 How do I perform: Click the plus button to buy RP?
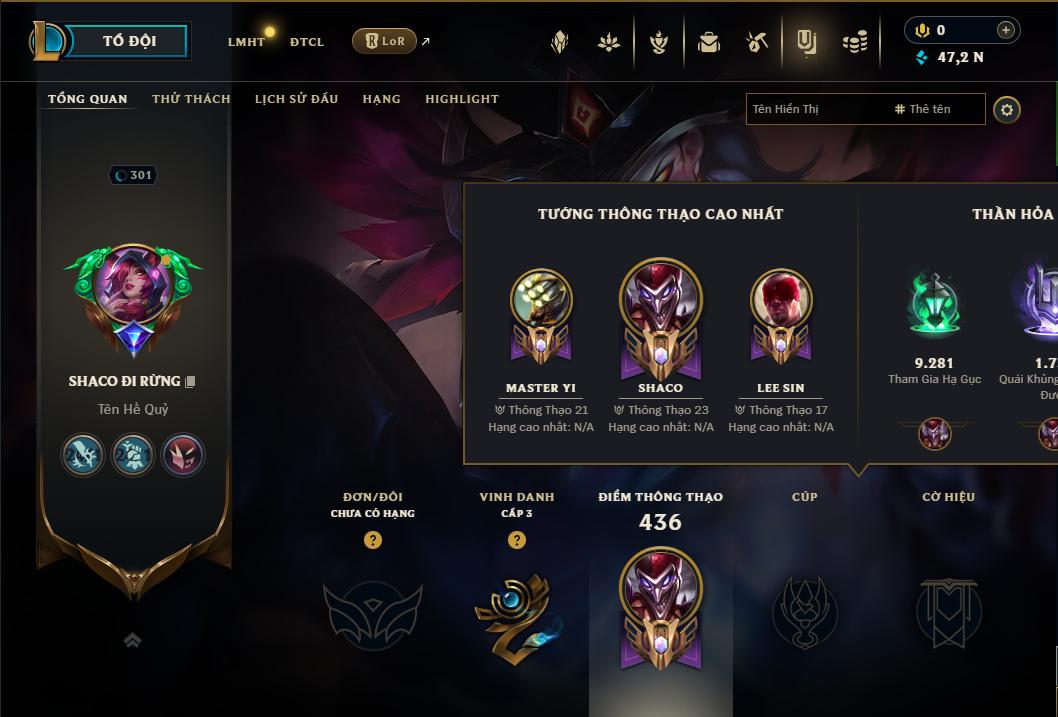(1005, 30)
